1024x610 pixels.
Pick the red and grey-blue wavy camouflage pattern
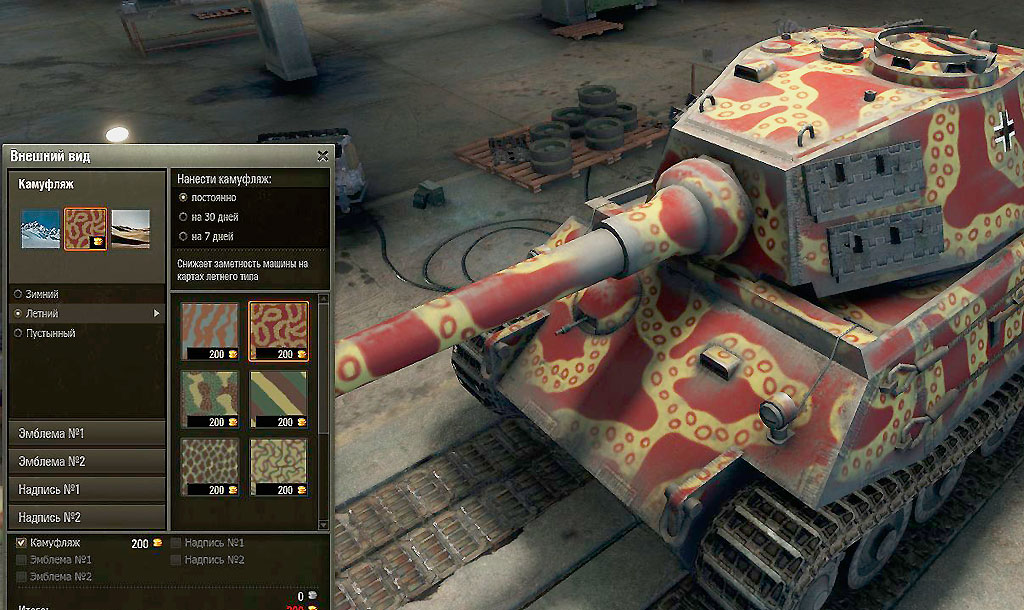point(210,327)
